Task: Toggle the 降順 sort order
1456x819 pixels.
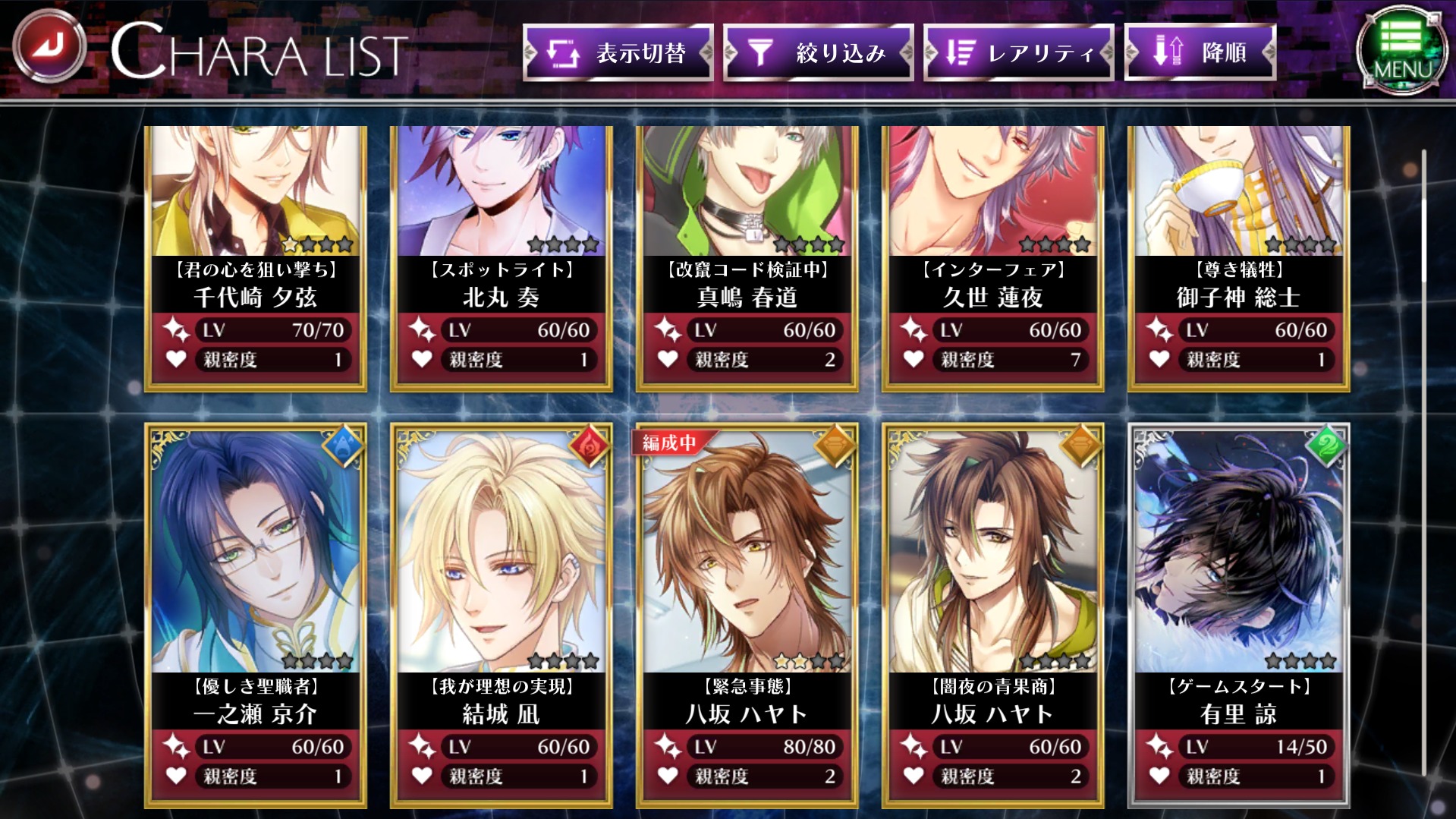Action: (x=1200, y=52)
